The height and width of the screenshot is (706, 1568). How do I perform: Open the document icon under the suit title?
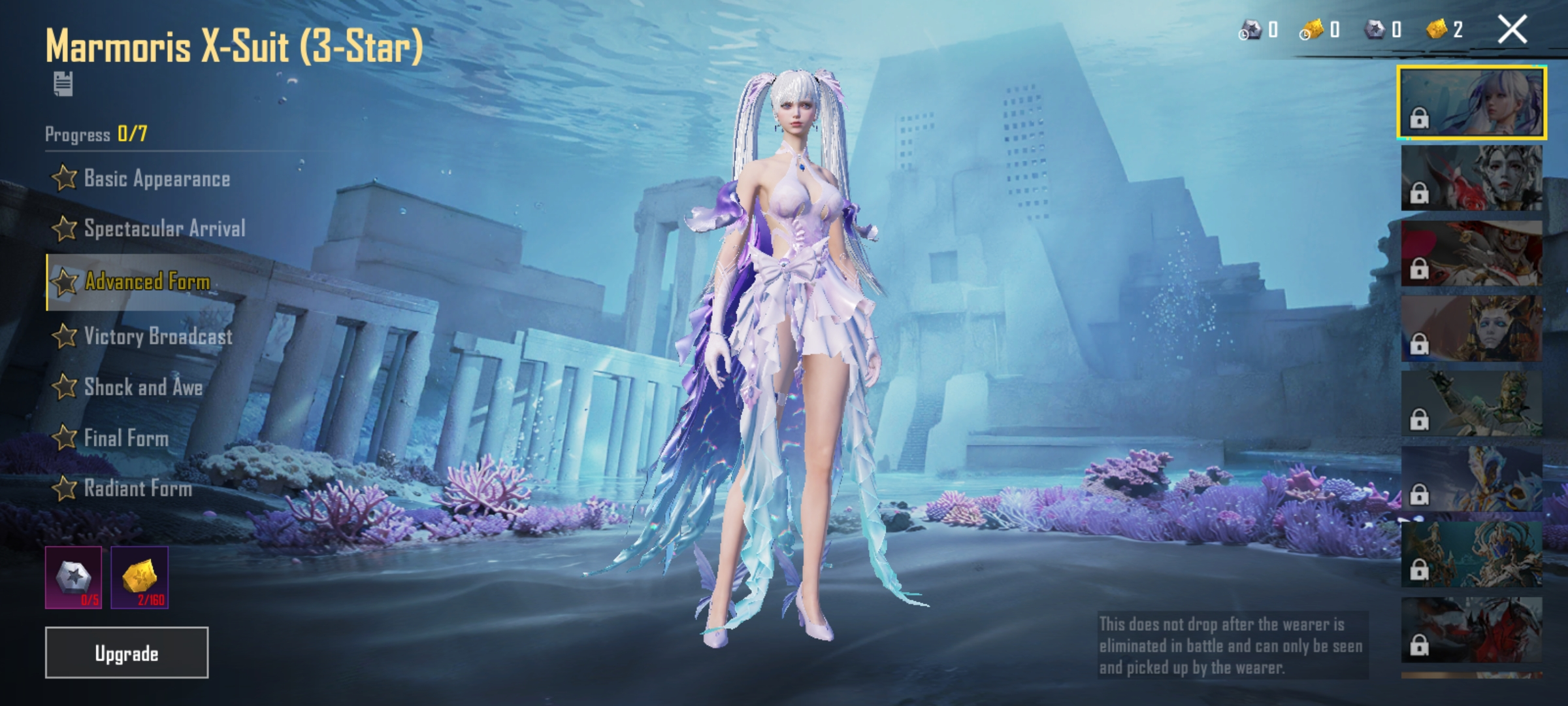click(x=63, y=84)
